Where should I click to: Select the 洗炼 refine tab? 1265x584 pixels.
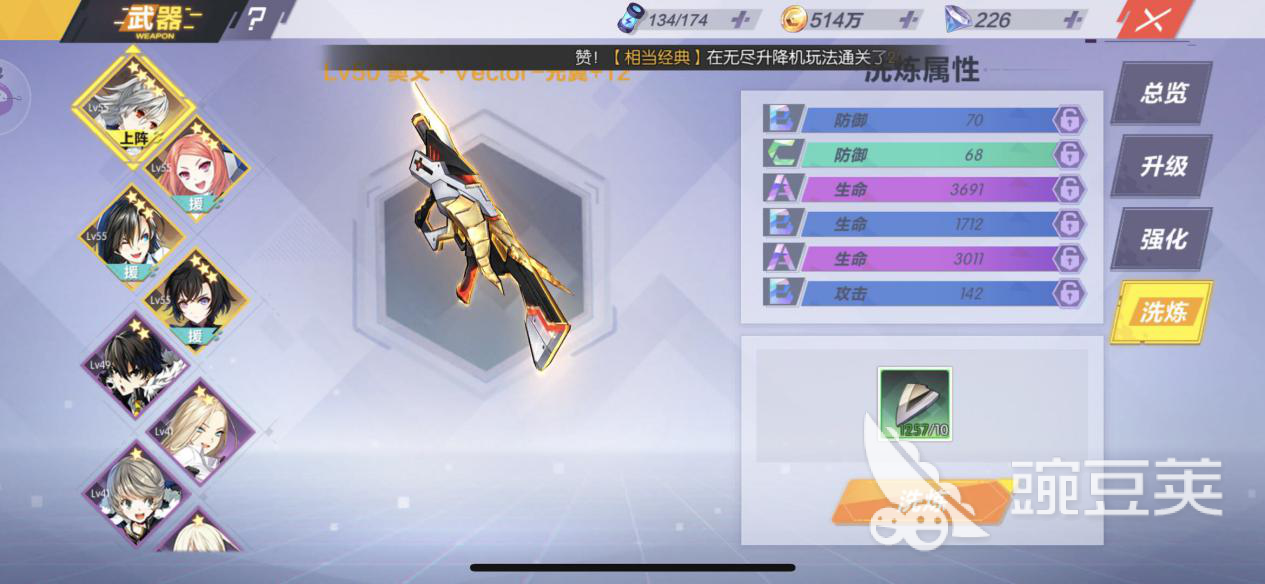pos(1163,312)
